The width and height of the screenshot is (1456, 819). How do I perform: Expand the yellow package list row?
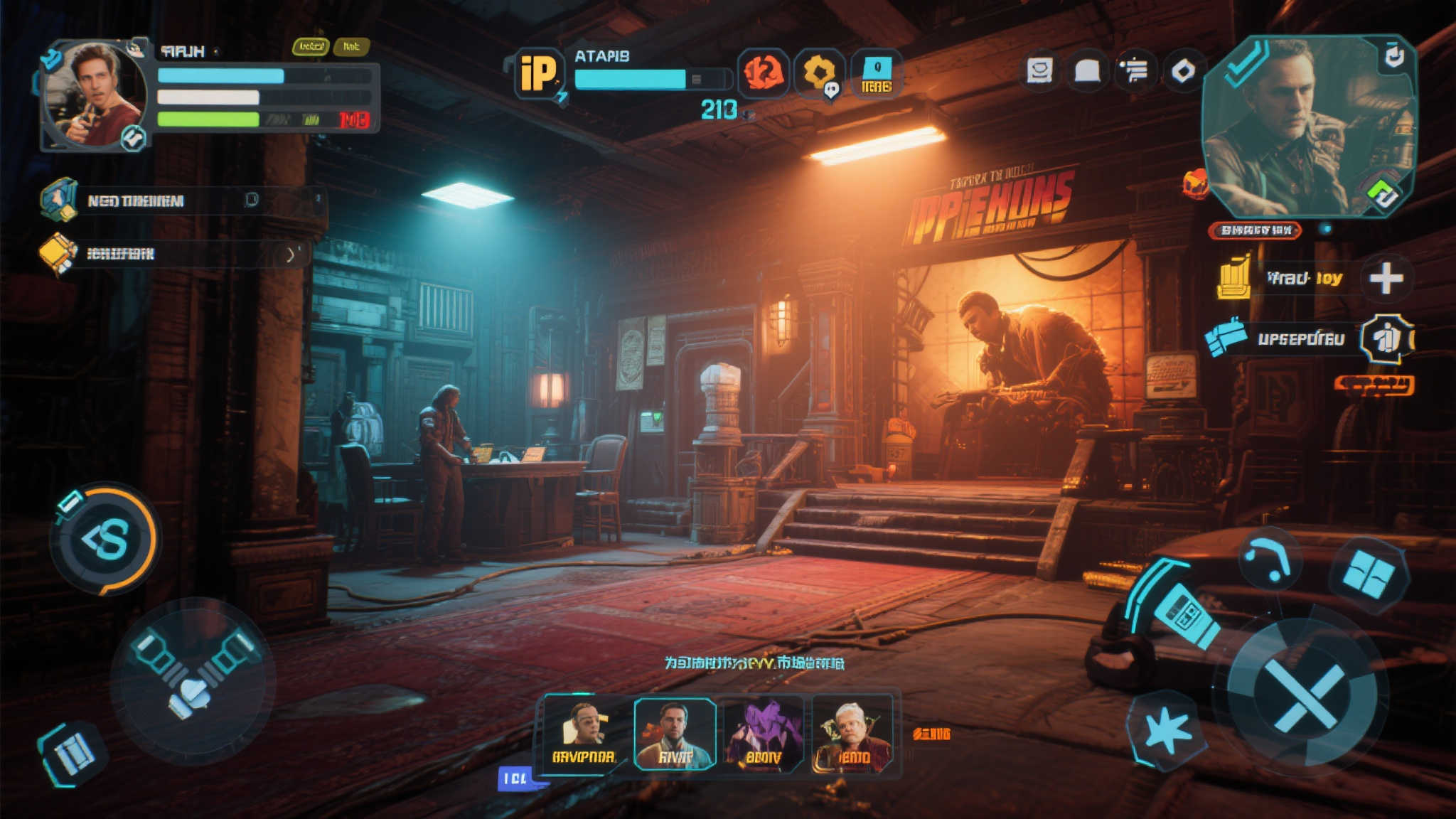pos(289,254)
